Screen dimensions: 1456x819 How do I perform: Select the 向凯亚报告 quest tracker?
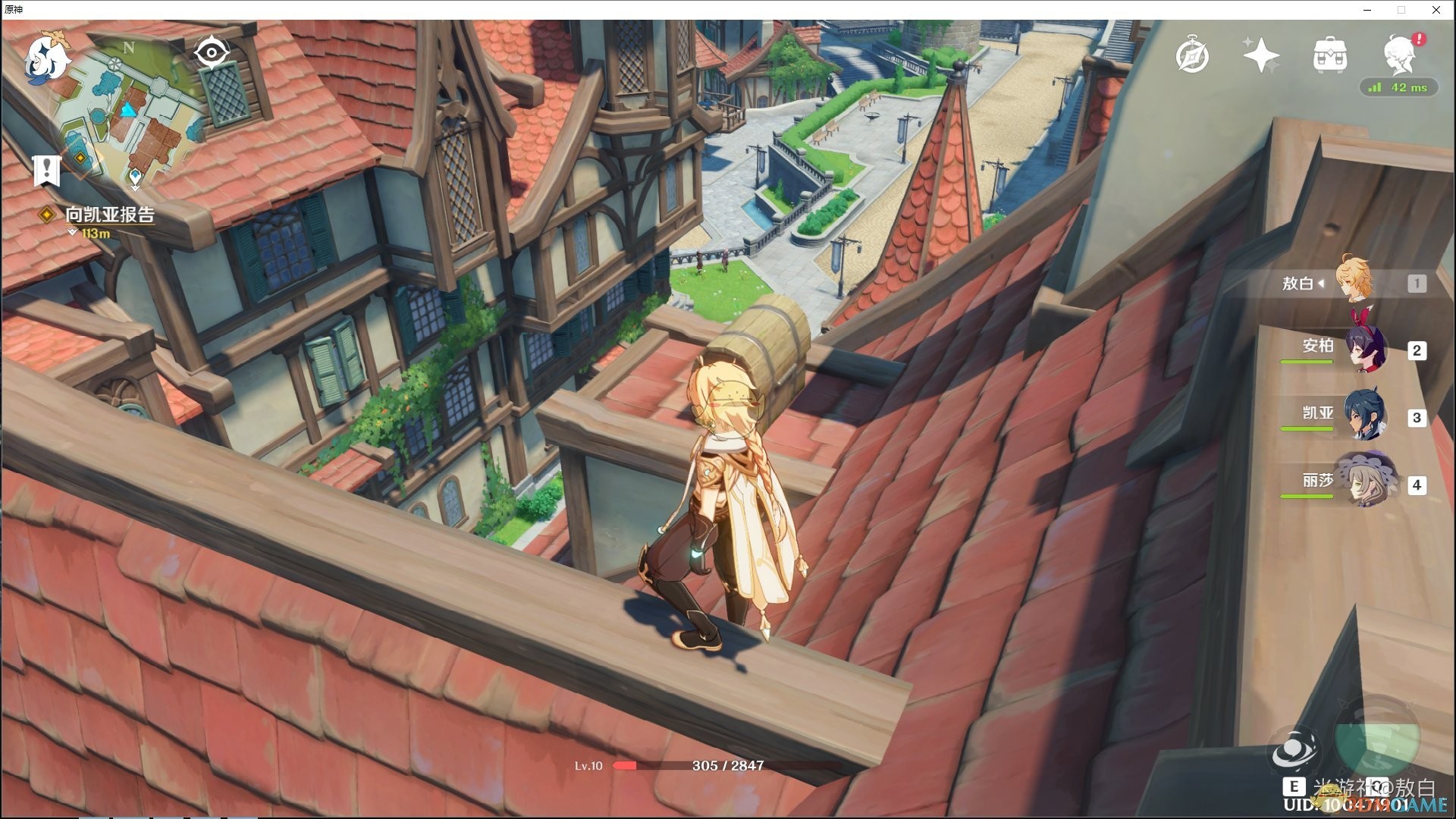[111, 215]
